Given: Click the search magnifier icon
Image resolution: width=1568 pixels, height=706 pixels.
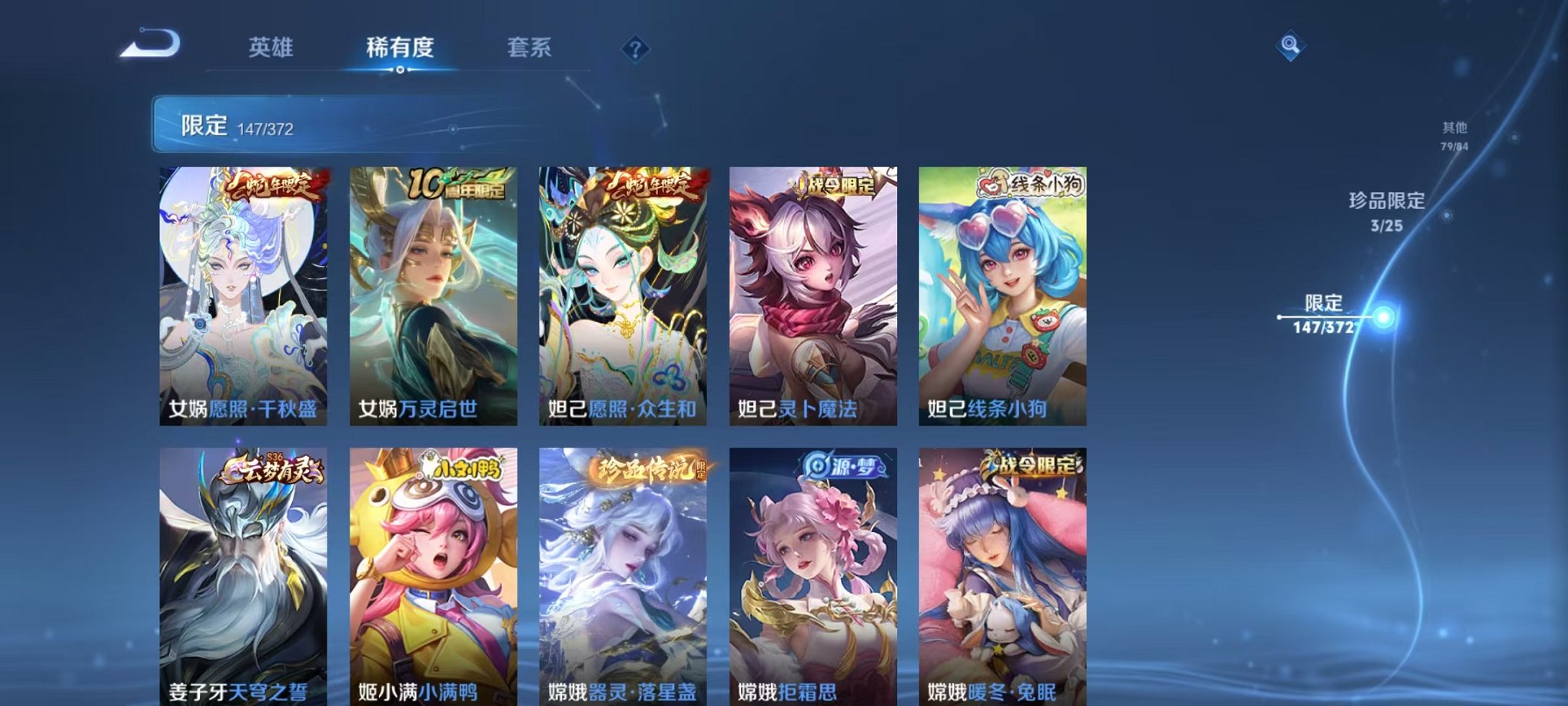Looking at the screenshot, I should (x=1291, y=46).
